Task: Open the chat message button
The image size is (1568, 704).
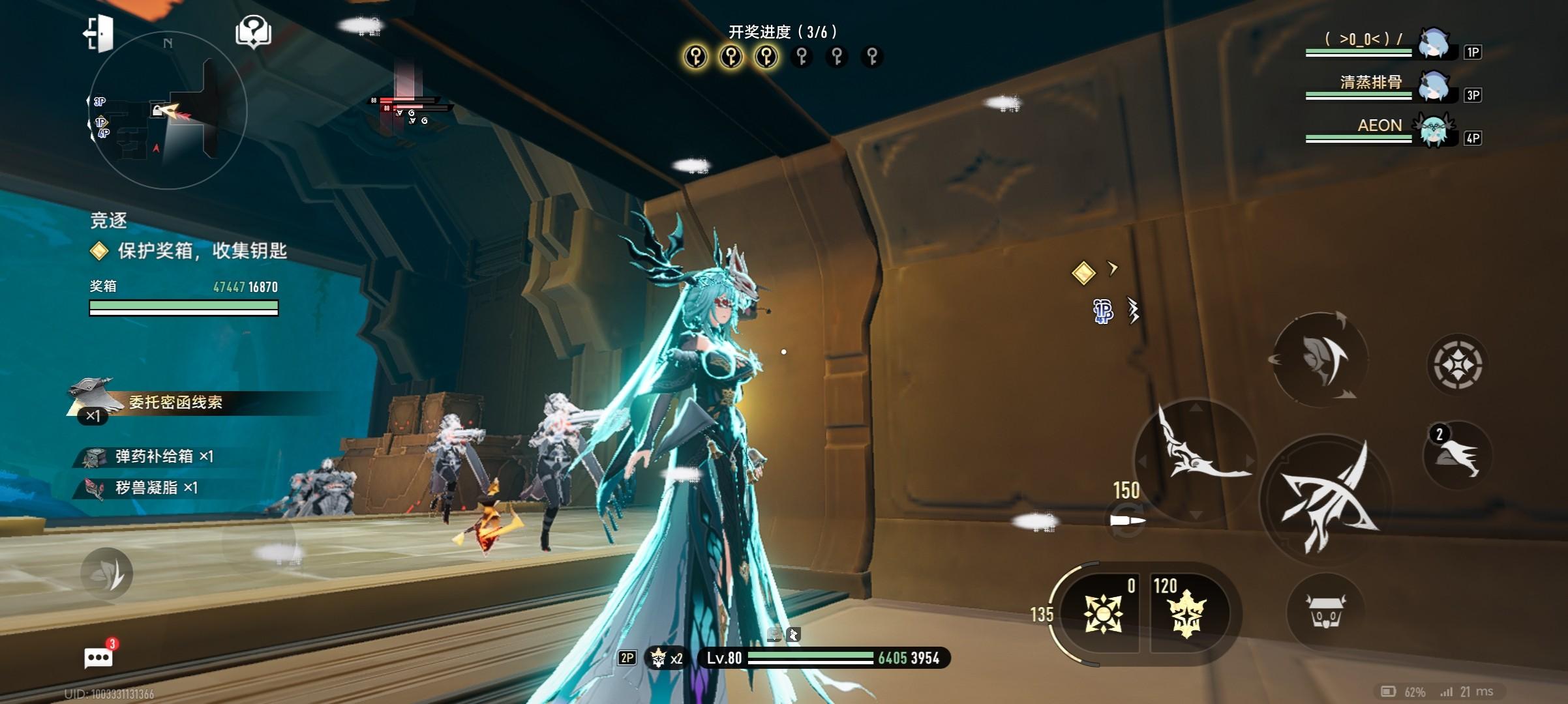Action: (98, 657)
